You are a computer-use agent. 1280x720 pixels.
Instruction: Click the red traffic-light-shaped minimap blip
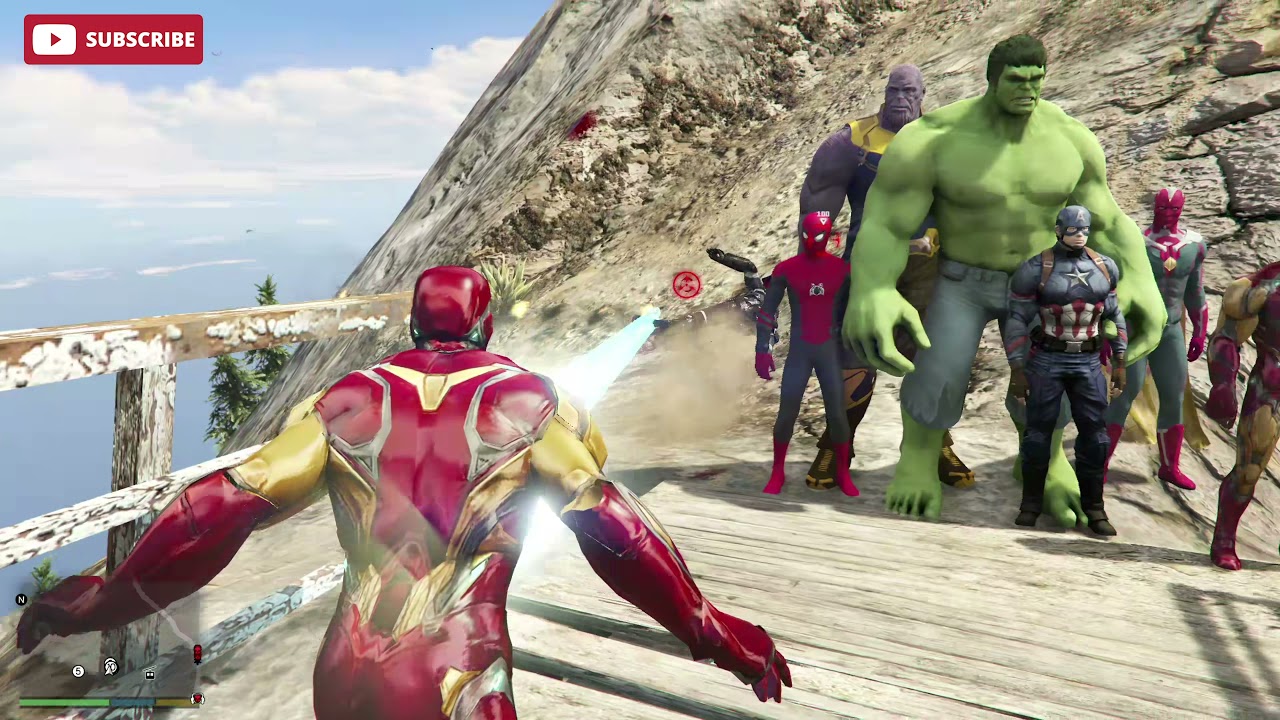197,654
